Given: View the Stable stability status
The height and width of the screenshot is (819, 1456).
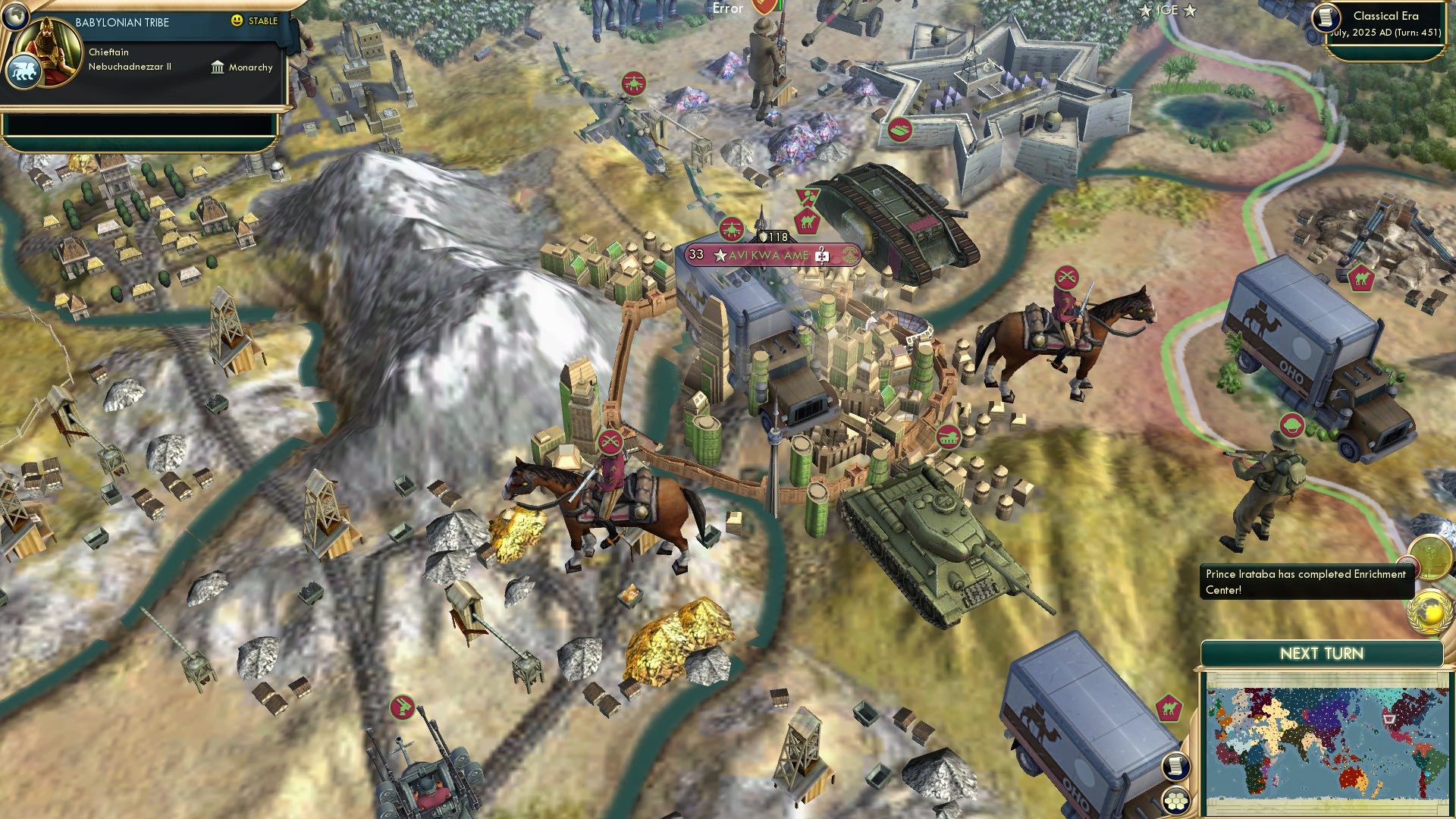Looking at the screenshot, I should [255, 21].
